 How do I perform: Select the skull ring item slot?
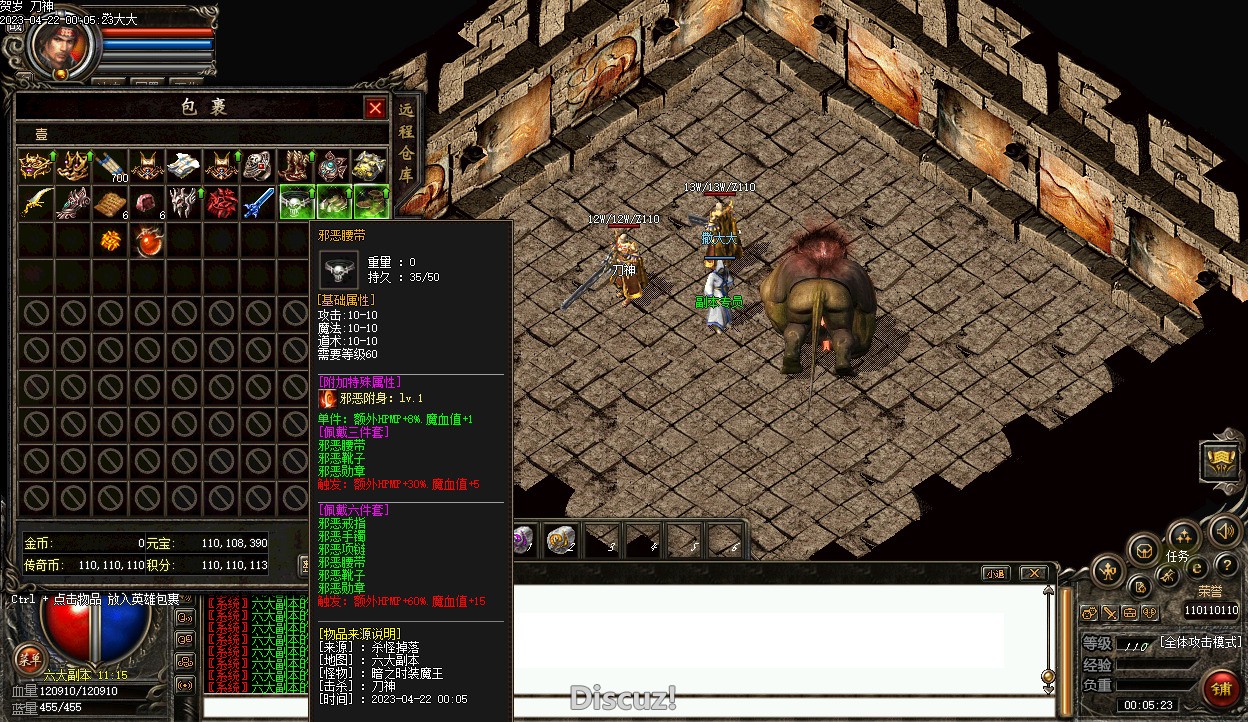coord(259,166)
